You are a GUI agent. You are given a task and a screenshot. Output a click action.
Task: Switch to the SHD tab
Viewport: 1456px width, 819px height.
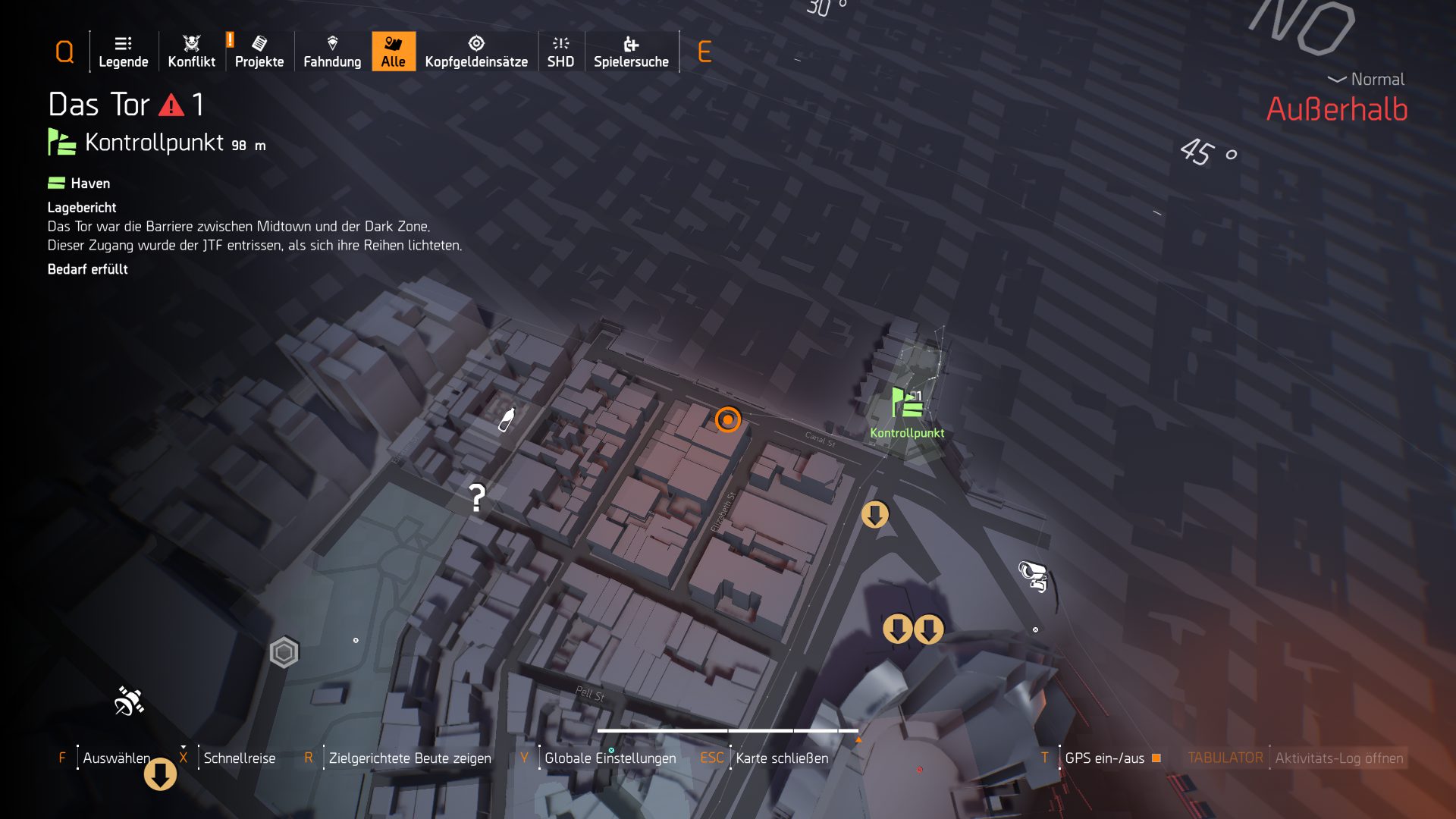[x=560, y=52]
